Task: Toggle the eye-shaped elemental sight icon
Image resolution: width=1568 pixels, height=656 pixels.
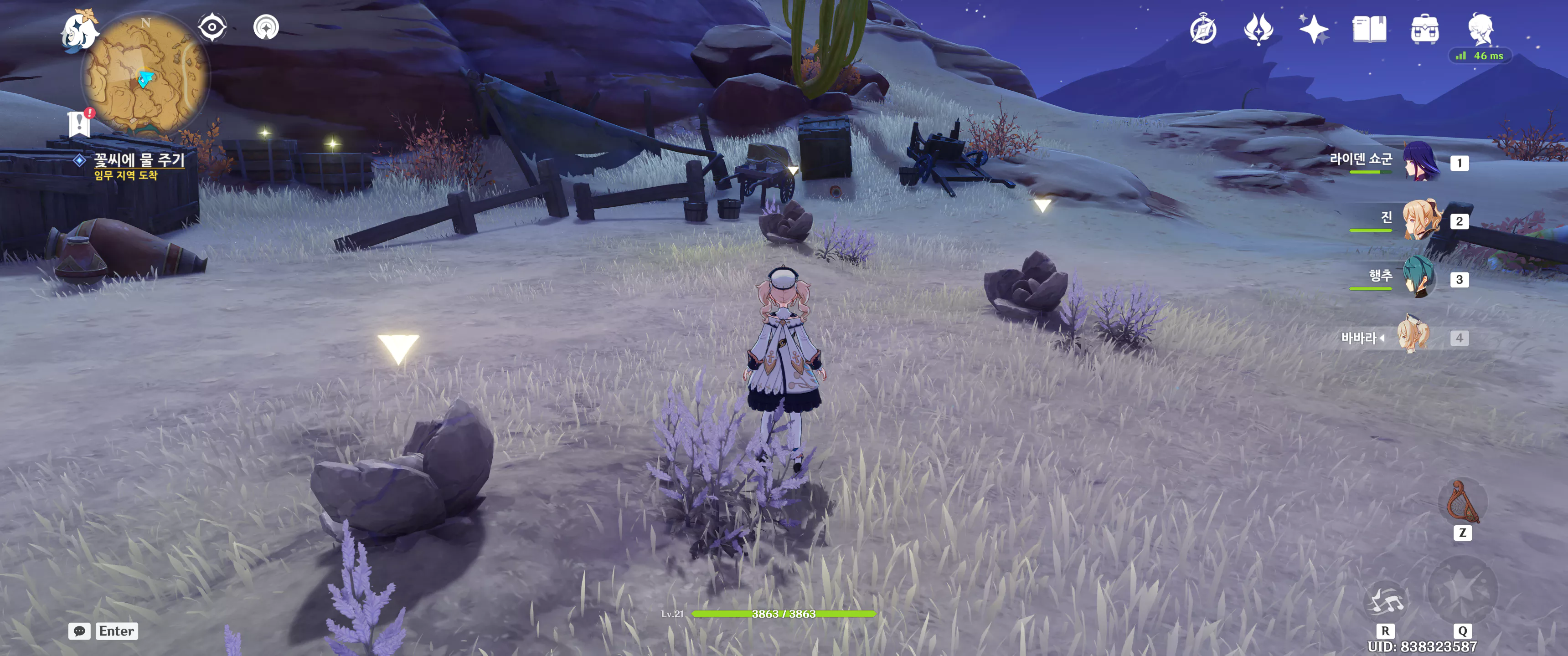Action: point(212,27)
